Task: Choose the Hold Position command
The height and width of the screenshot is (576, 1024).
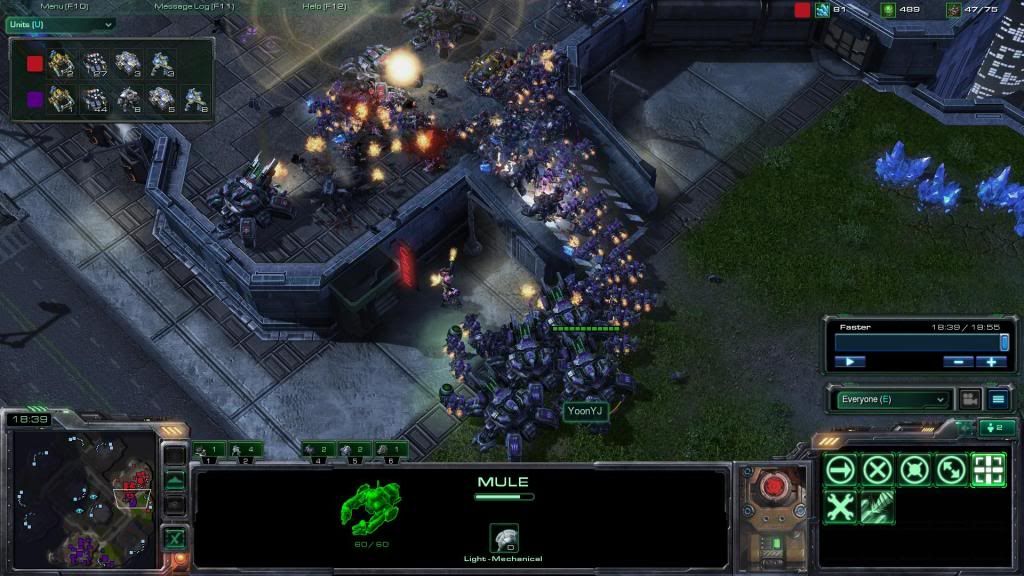Action: point(914,469)
